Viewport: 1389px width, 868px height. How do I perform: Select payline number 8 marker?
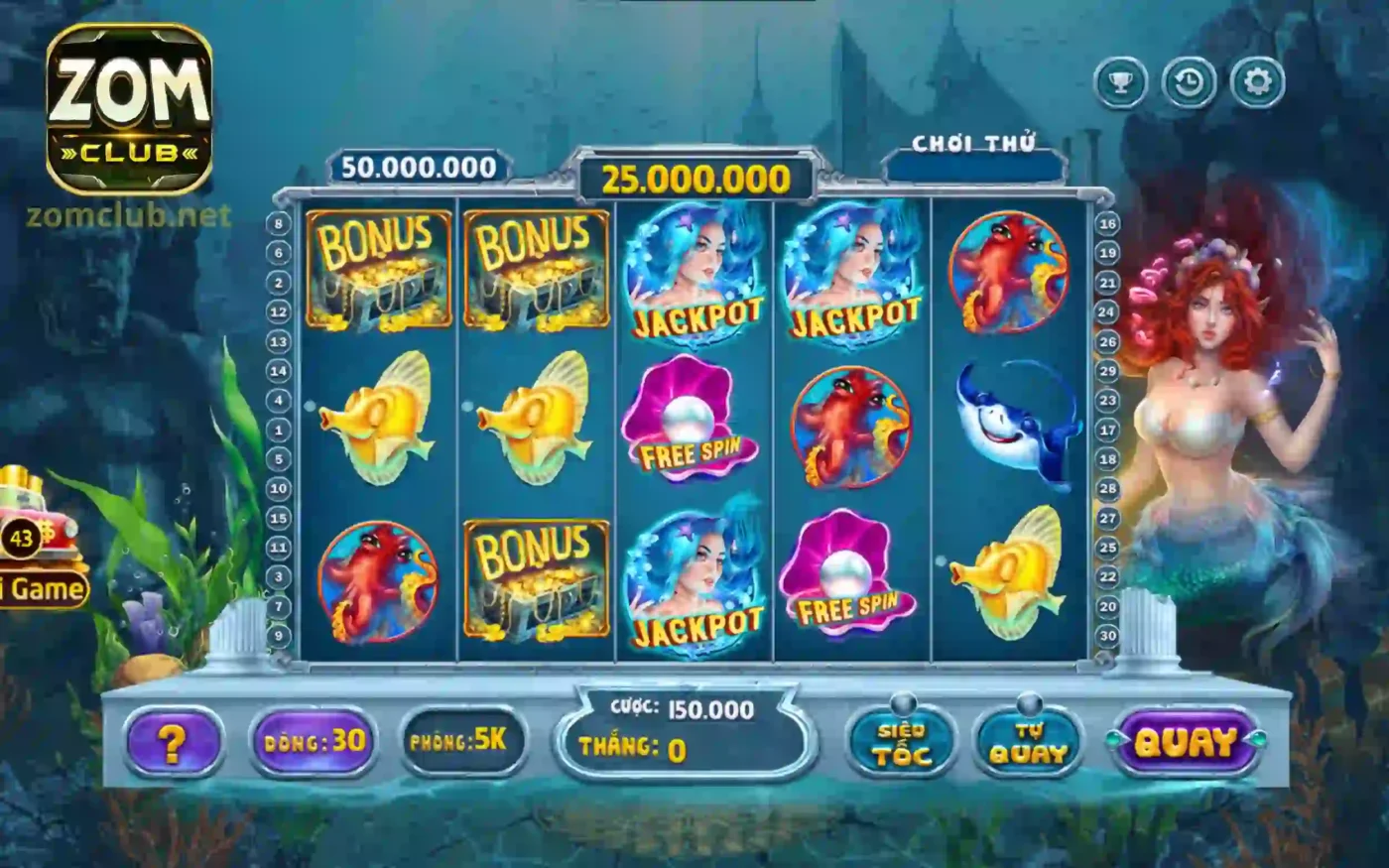tap(279, 224)
